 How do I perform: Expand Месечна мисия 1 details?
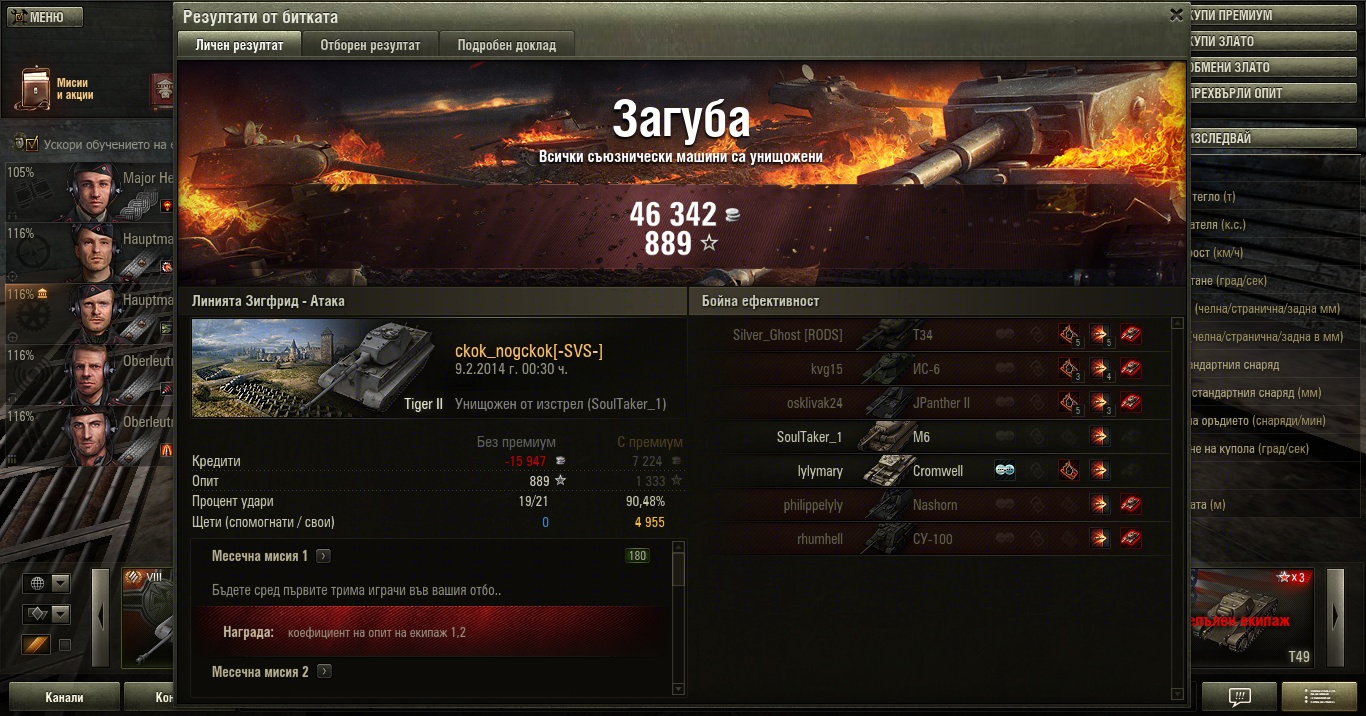pyautogui.click(x=324, y=556)
